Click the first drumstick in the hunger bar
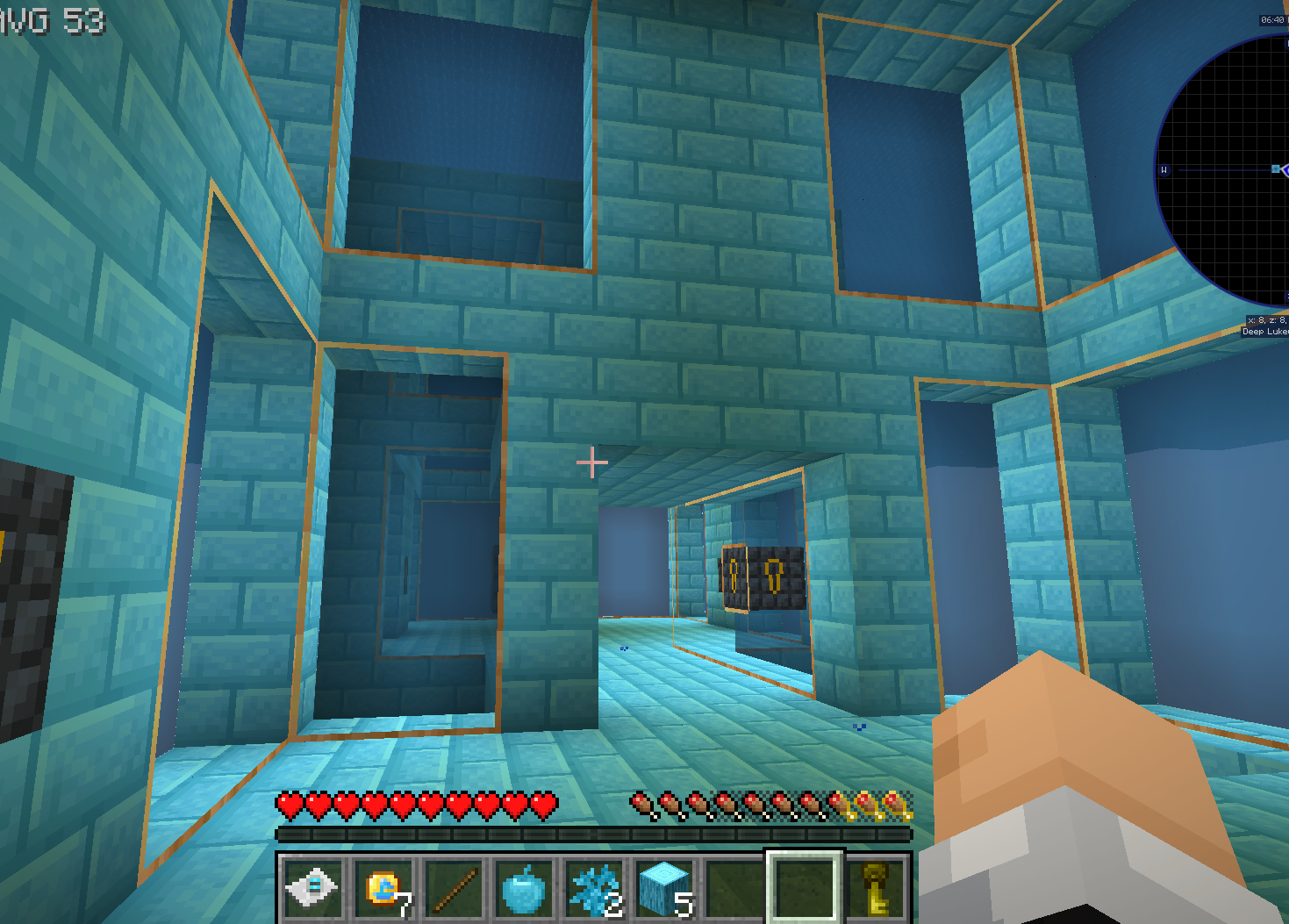 pyautogui.click(x=643, y=804)
